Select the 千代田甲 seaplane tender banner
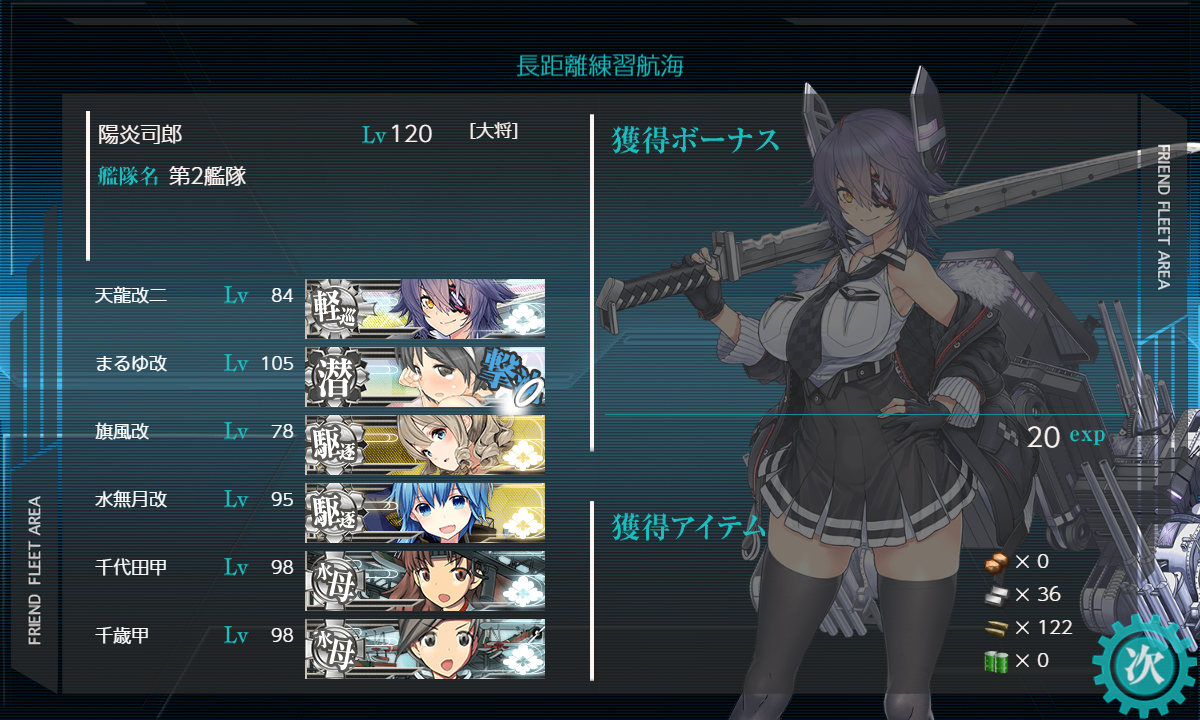The height and width of the screenshot is (720, 1200). [425, 580]
